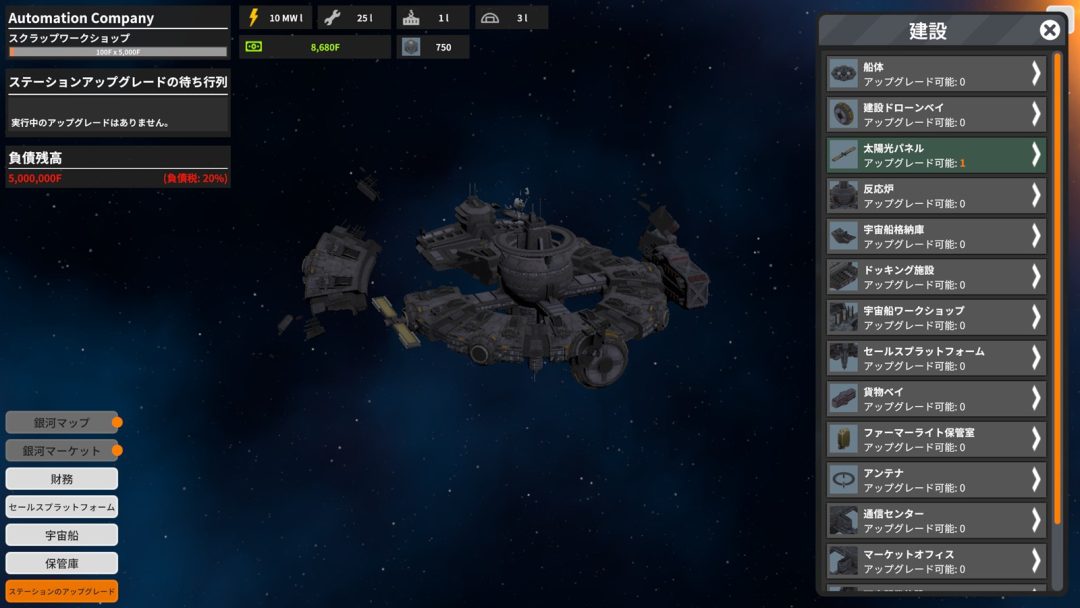Select the セールスプラットフォーム build list entry
The height and width of the screenshot is (608, 1080).
click(936, 358)
